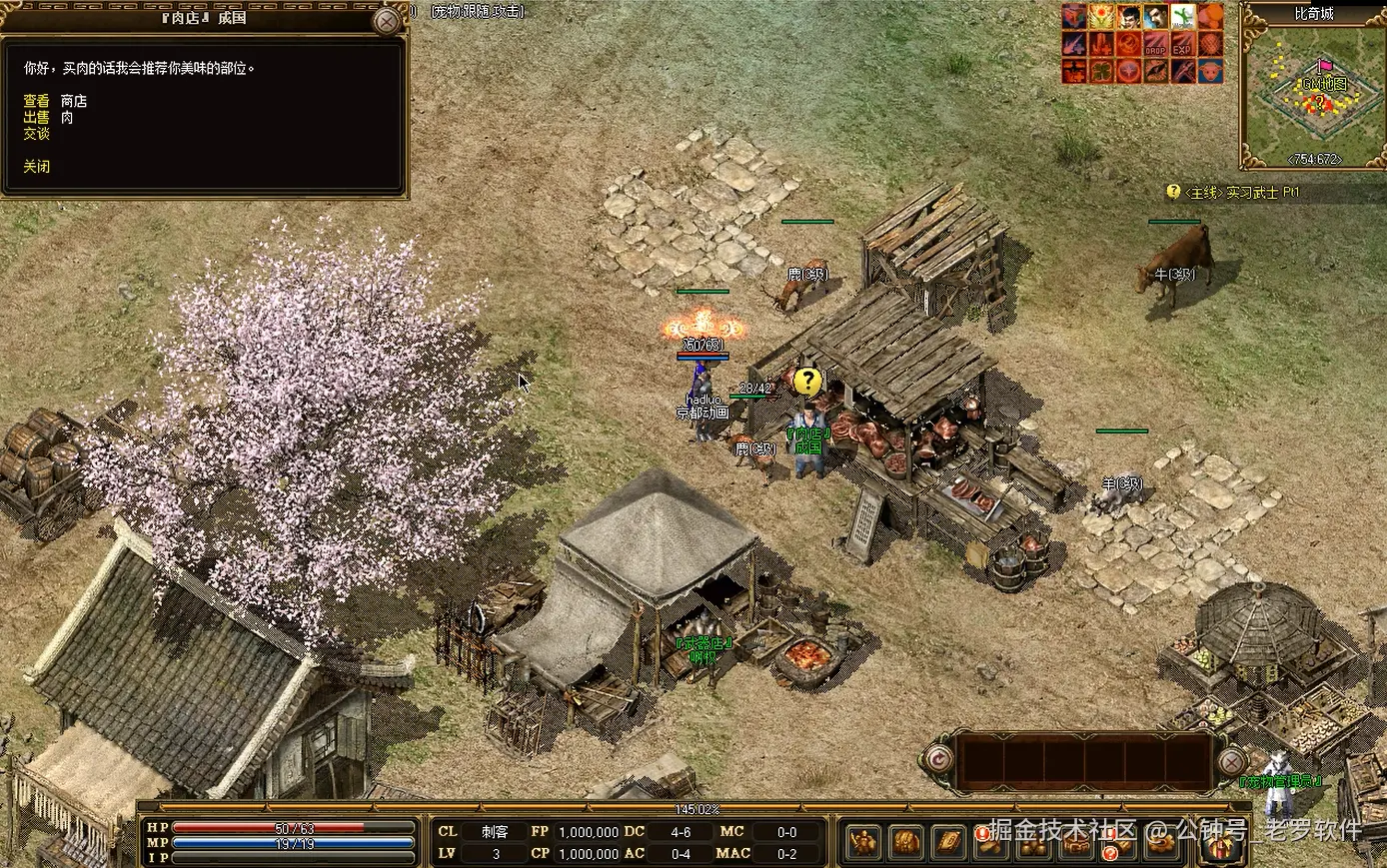This screenshot has height=868, width=1387.
Task: Open the red gift bag shop icon
Action: [1219, 845]
